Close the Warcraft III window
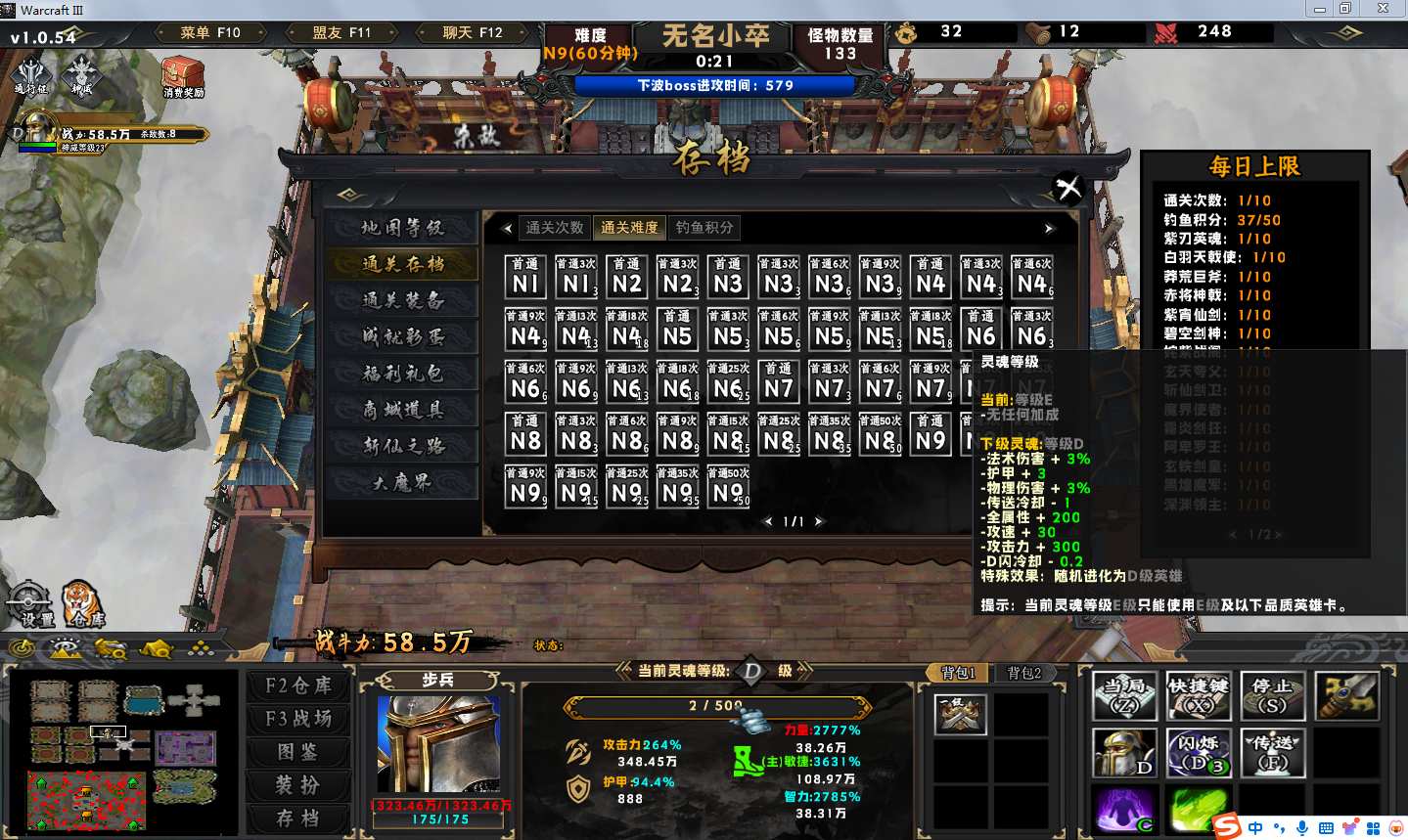The height and width of the screenshot is (840, 1408). [x=1383, y=9]
